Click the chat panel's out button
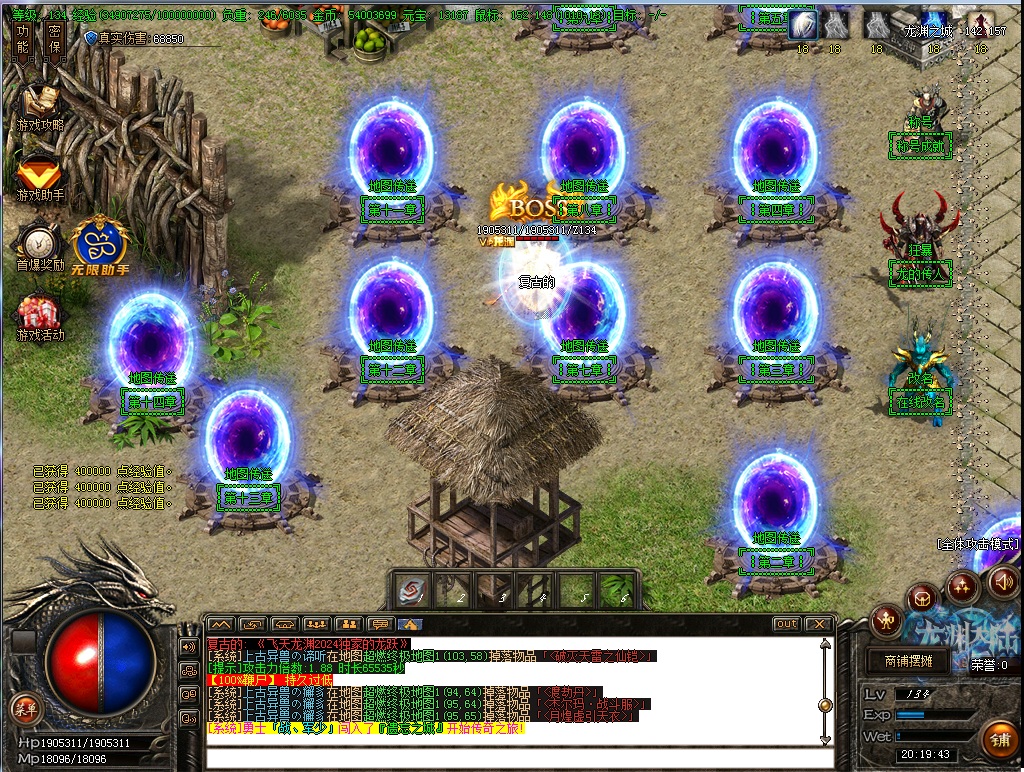This screenshot has width=1024, height=772. [787, 624]
